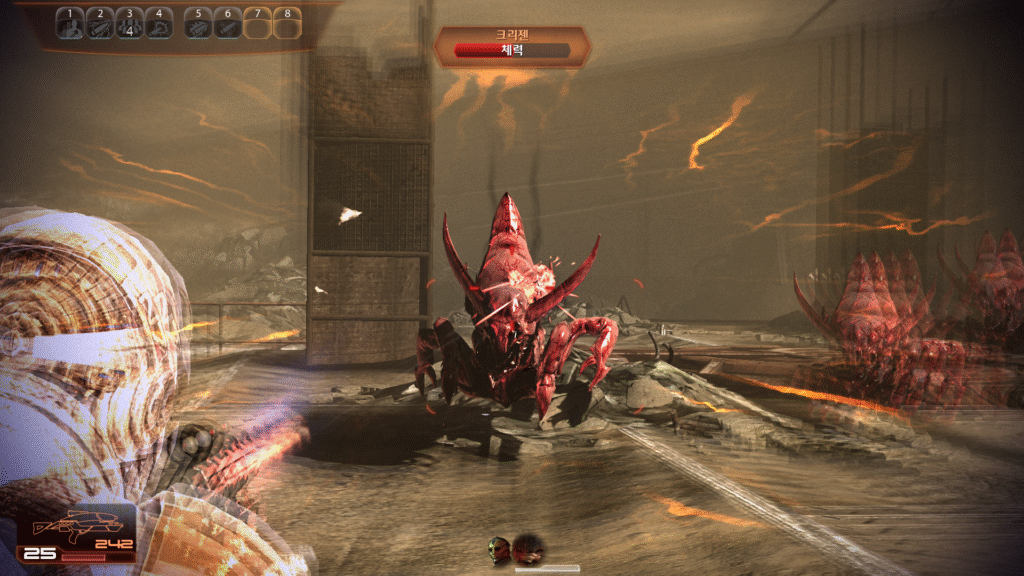Screen dimensions: 1024x576
Task: Trigger the squad power in slot 3
Action: (128, 24)
